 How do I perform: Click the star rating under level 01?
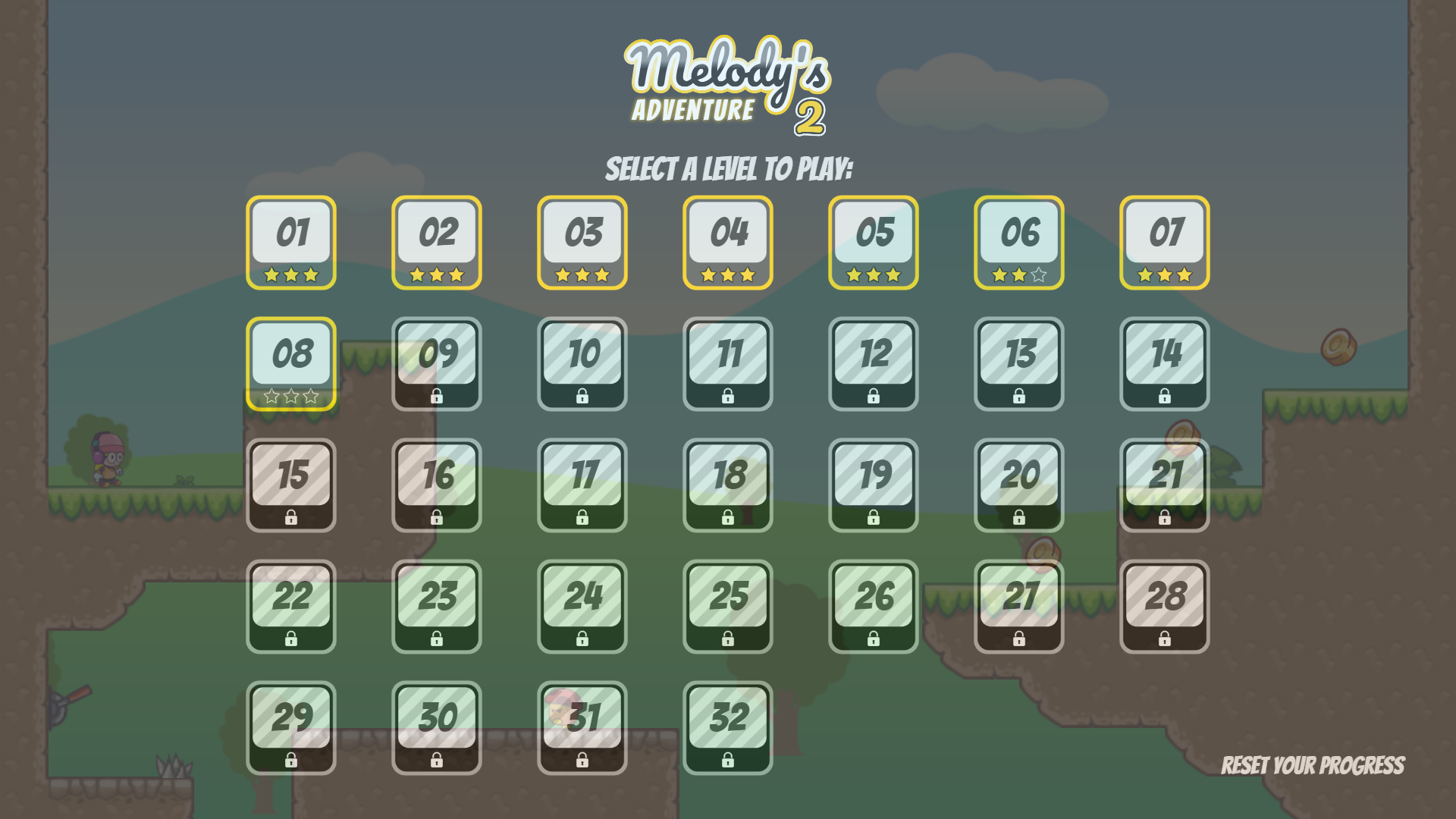pyautogui.click(x=292, y=277)
